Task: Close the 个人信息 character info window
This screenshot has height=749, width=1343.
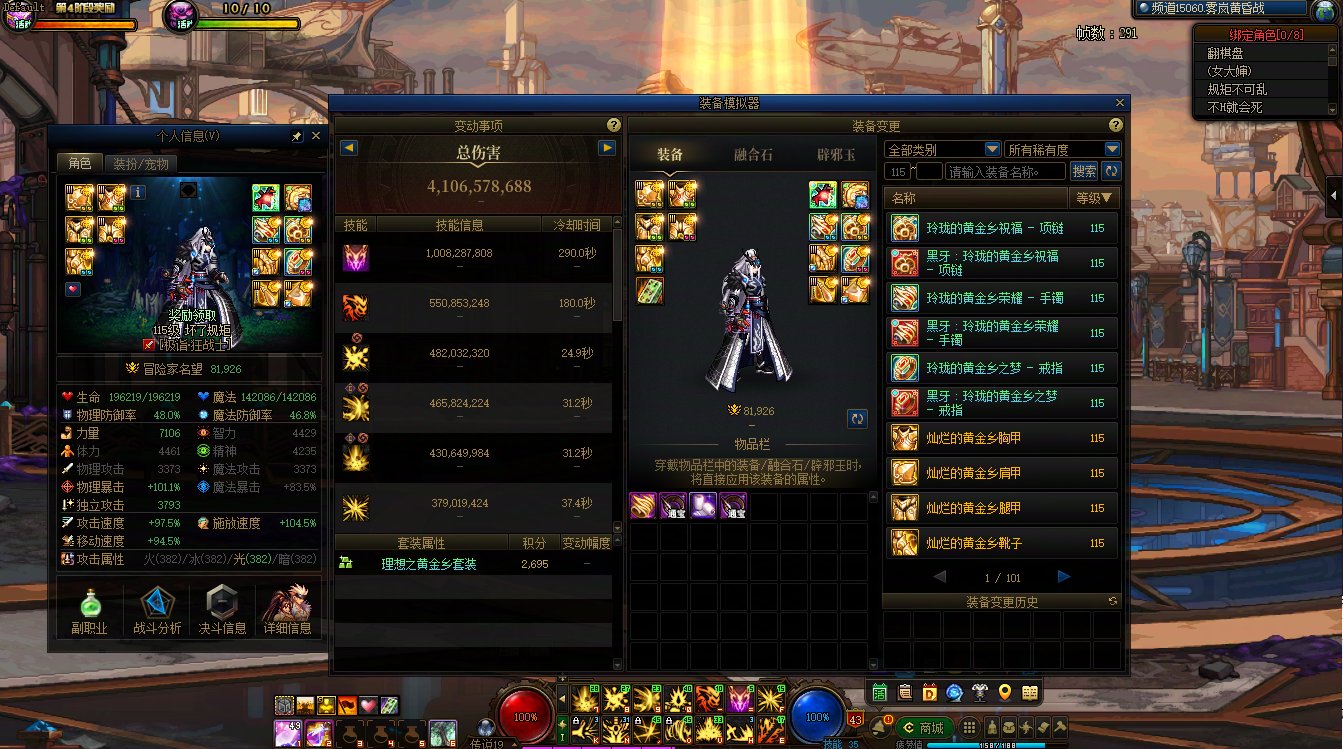Action: coord(316,136)
